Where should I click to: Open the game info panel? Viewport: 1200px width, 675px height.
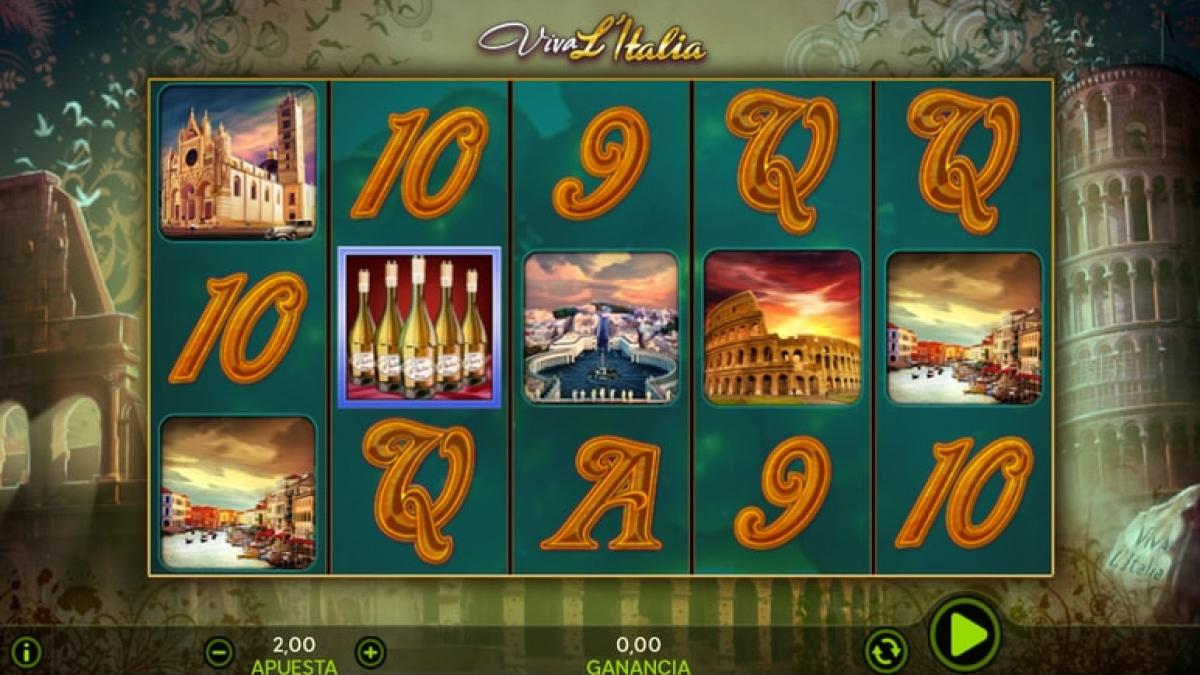26,653
